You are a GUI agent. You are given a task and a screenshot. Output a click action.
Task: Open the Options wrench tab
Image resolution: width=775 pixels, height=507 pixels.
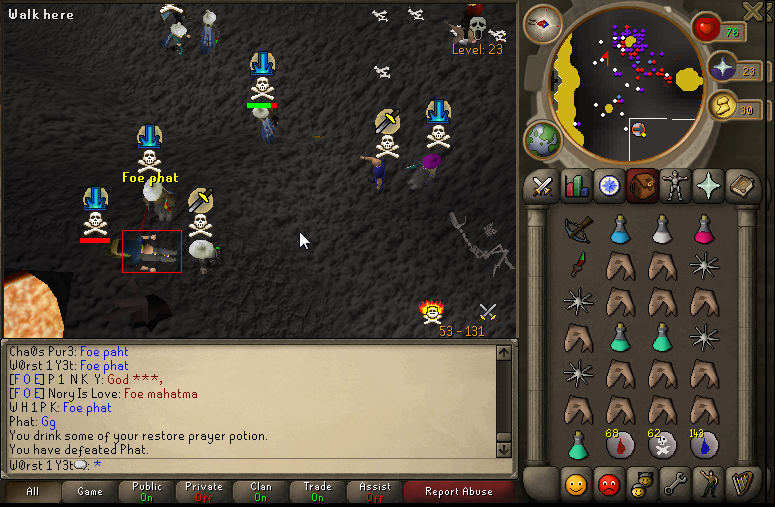pos(675,486)
